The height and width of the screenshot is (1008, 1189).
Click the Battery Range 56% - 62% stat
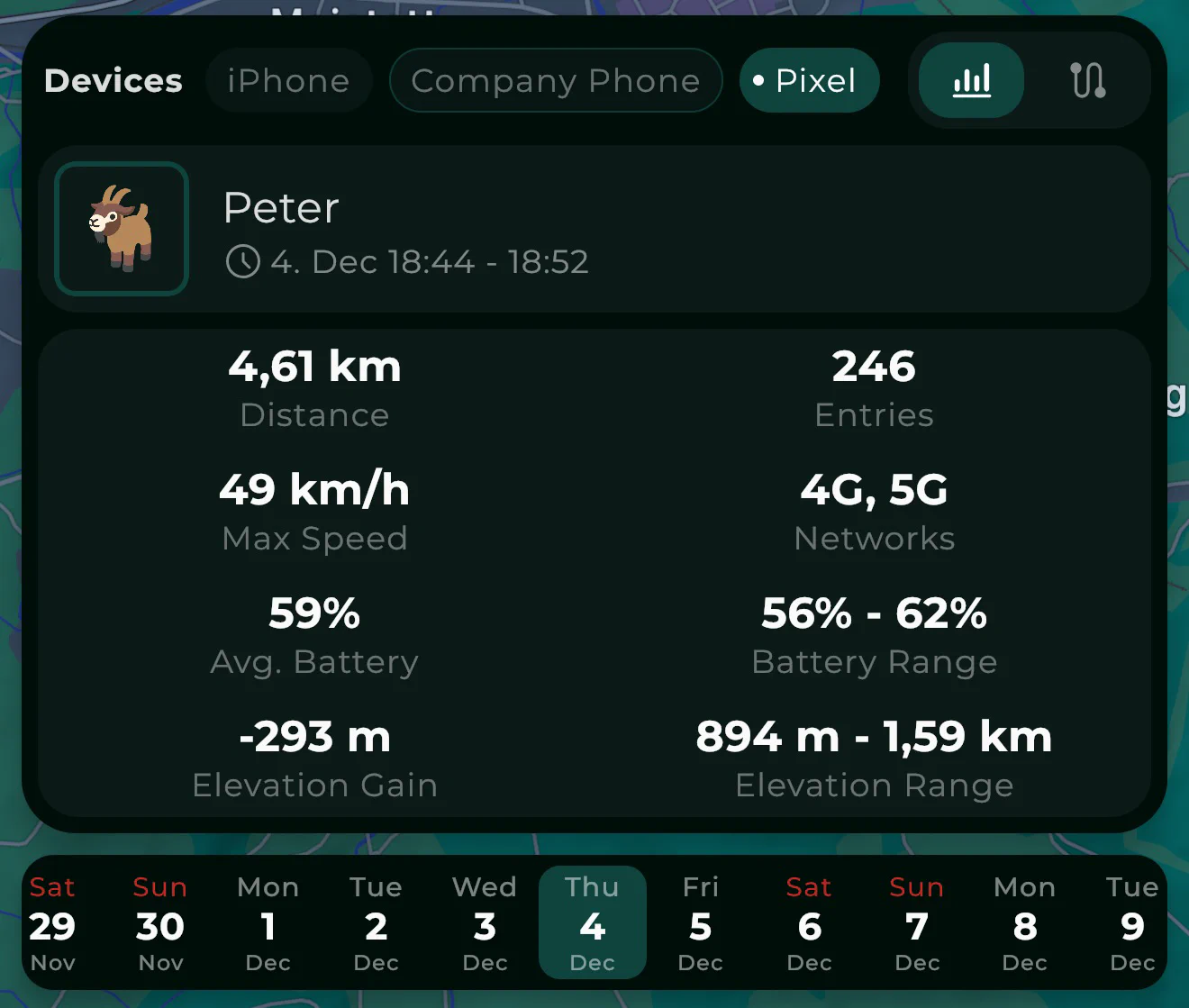point(874,633)
